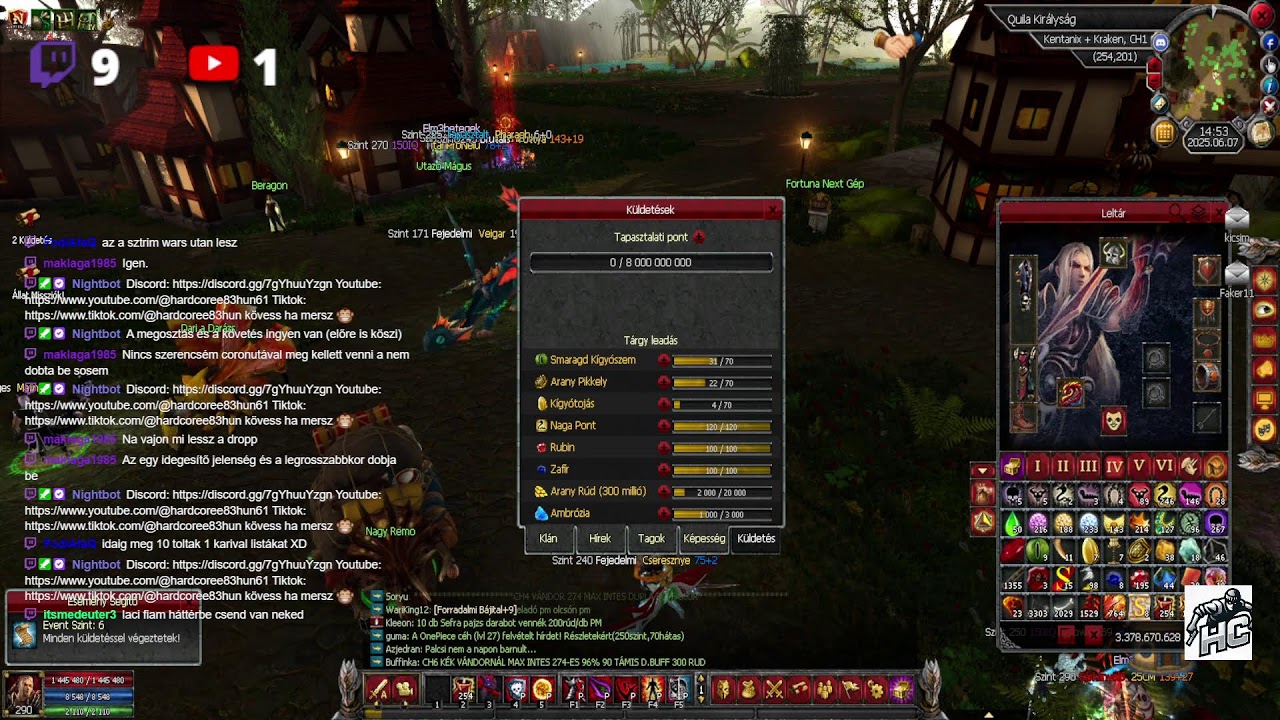The width and height of the screenshot is (1280, 720).
Task: Activate the skull shield skill in slot 4
Action: (x=516, y=689)
